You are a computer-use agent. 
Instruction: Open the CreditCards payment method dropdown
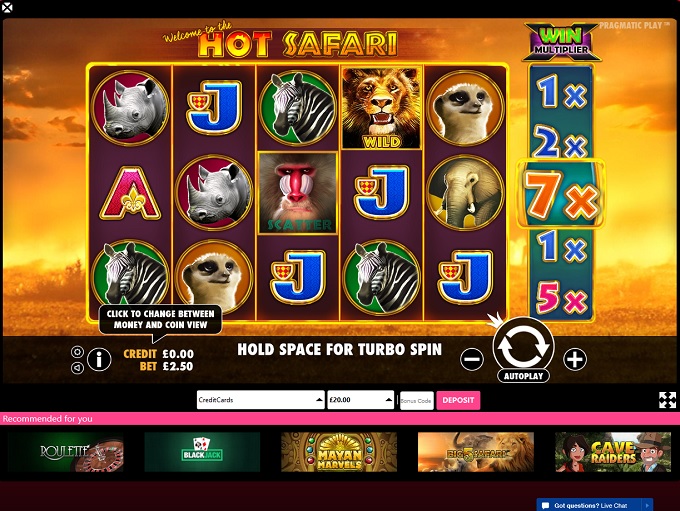coord(260,400)
